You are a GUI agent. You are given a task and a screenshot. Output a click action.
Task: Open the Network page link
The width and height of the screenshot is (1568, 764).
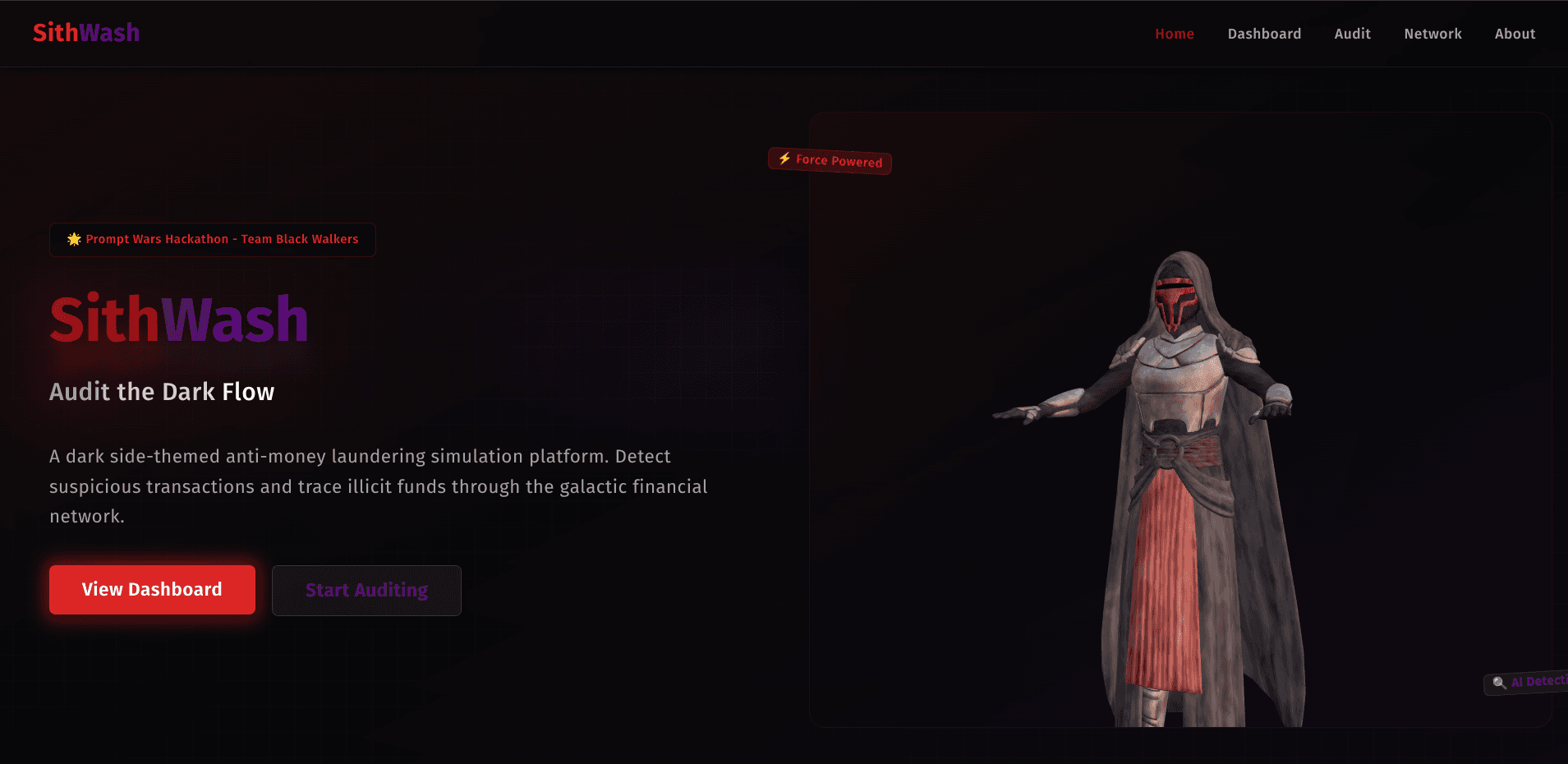pyautogui.click(x=1432, y=34)
